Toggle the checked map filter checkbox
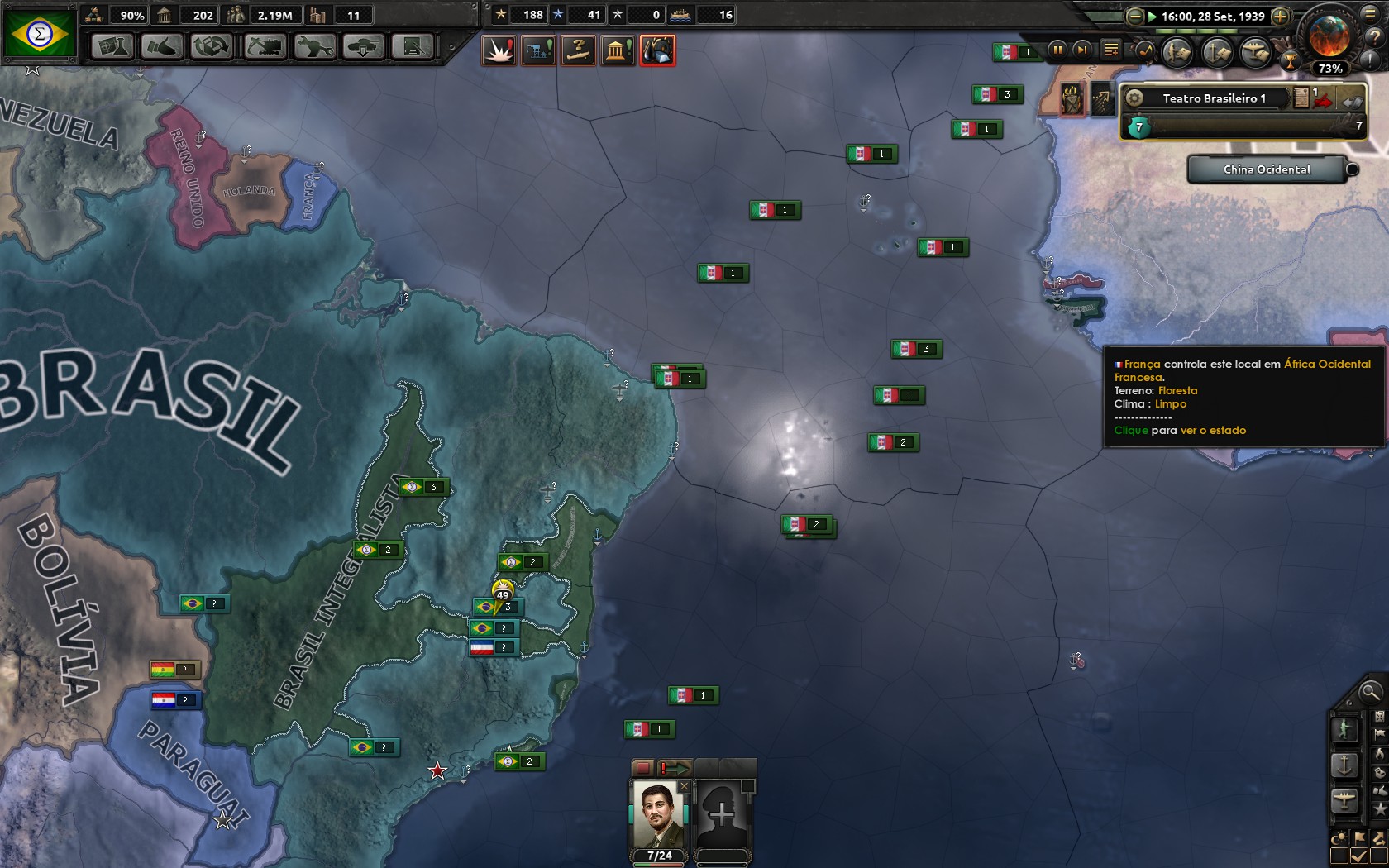The width and height of the screenshot is (1389, 868). [x=1358, y=856]
